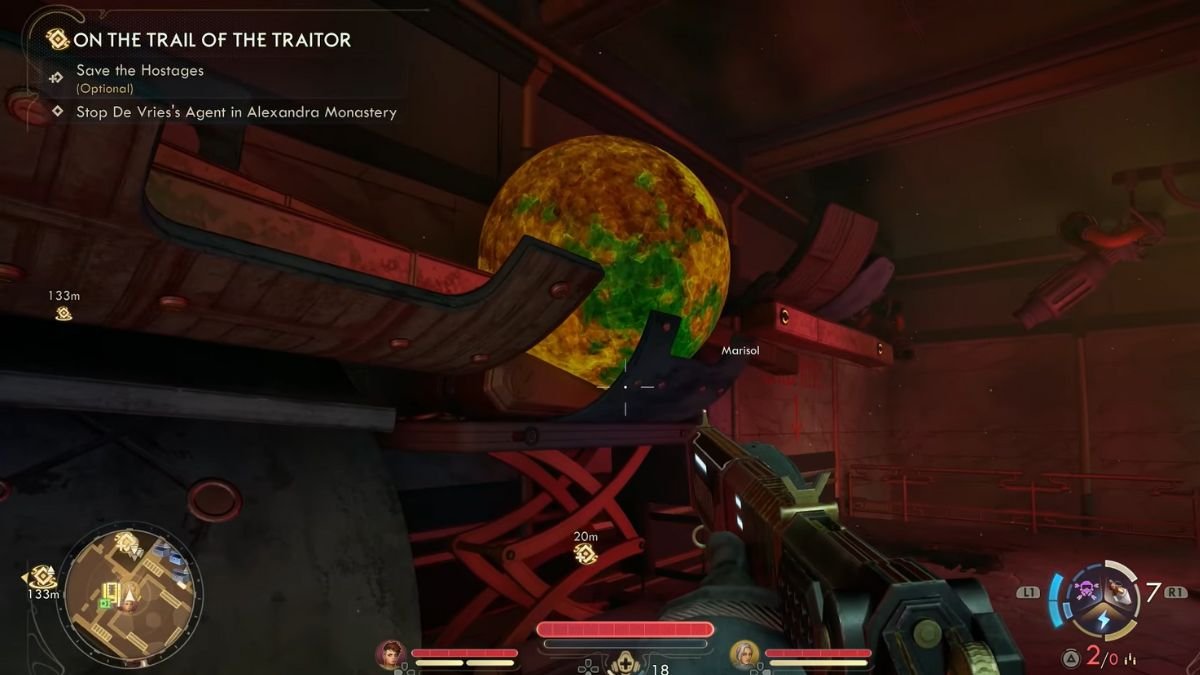
Task: Click the 20m quest waypoint marker
Action: pos(585,553)
